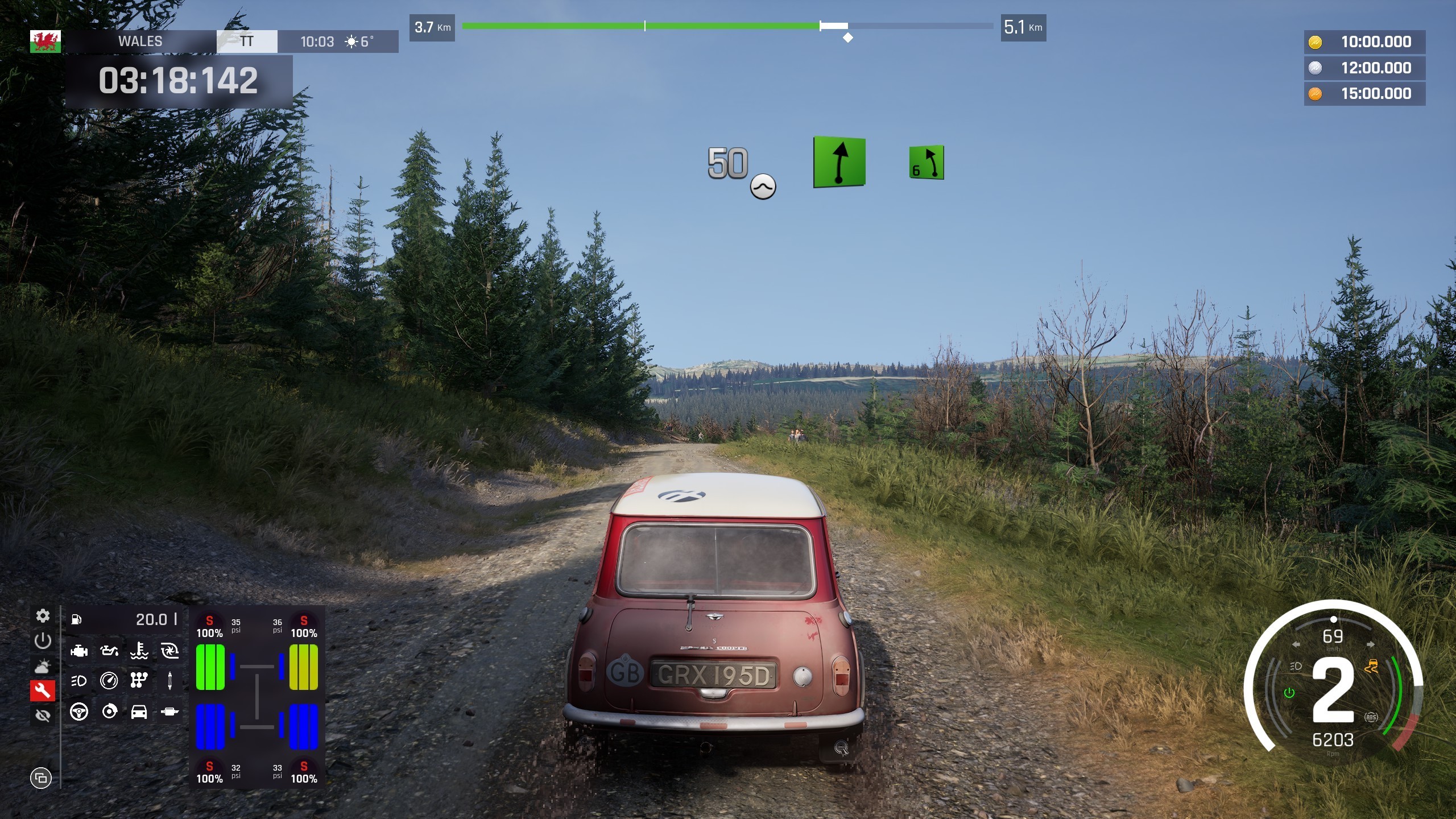This screenshot has width=1456, height=819.
Task: Toggle the crossed-out eye hide icon
Action: point(43,715)
